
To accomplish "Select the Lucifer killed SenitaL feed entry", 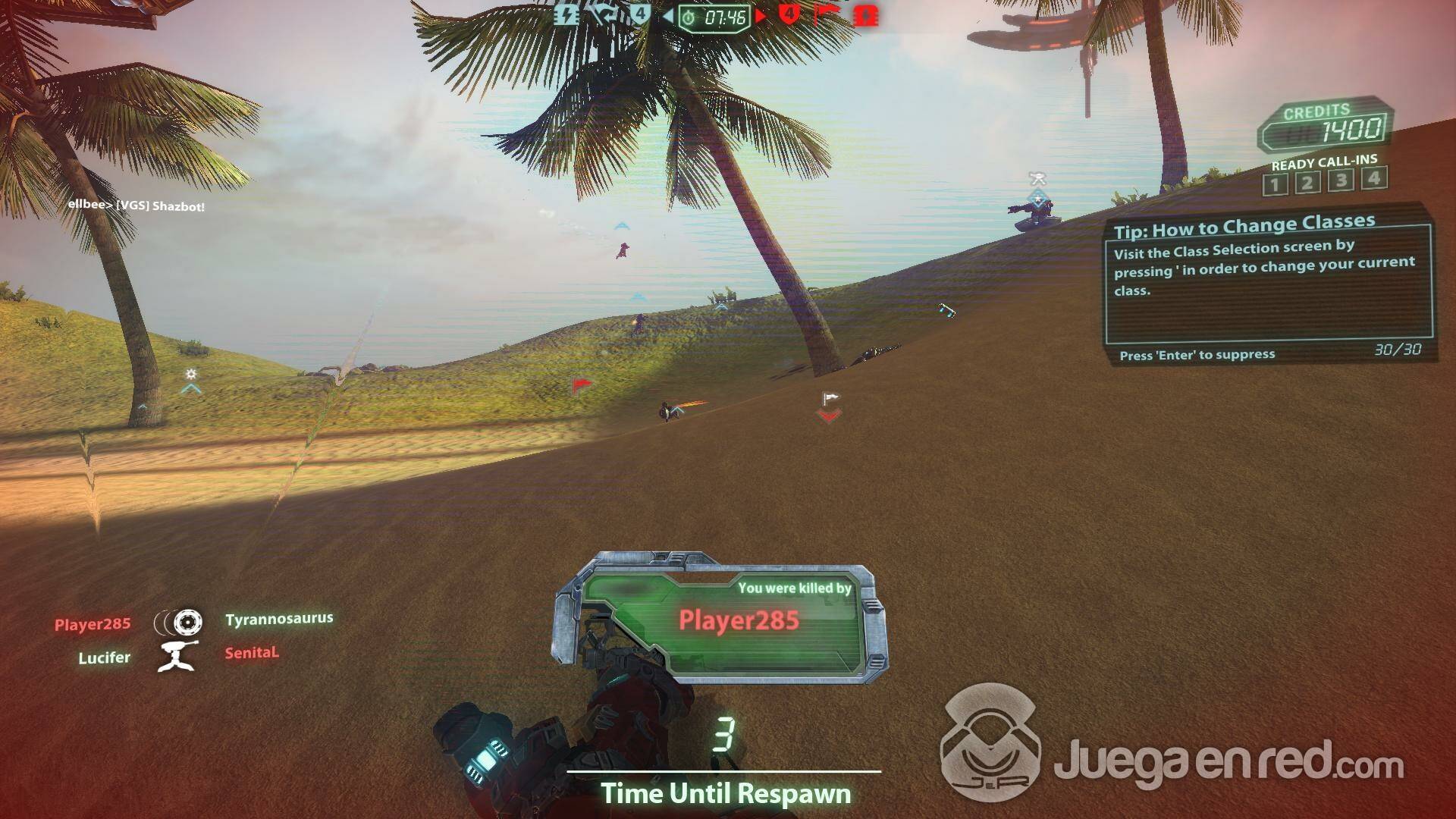I will [x=178, y=655].
